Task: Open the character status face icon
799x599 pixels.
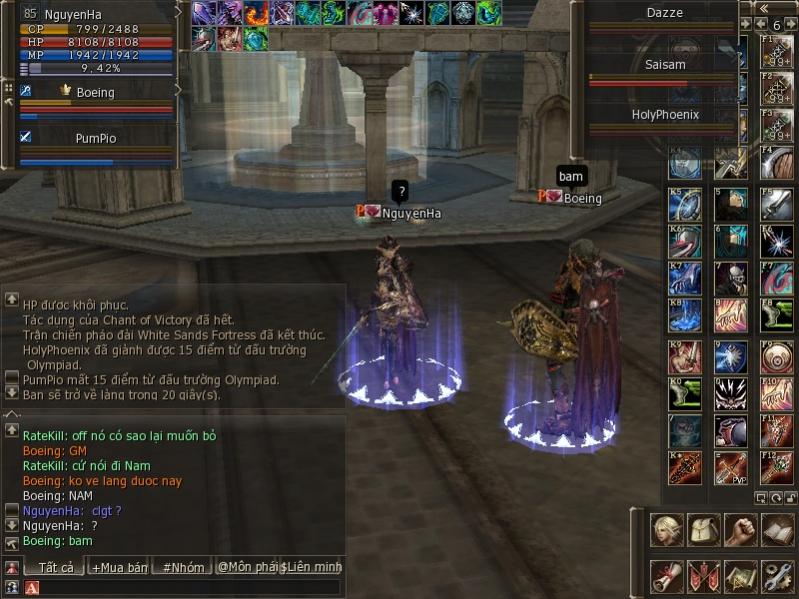Action: [667, 530]
